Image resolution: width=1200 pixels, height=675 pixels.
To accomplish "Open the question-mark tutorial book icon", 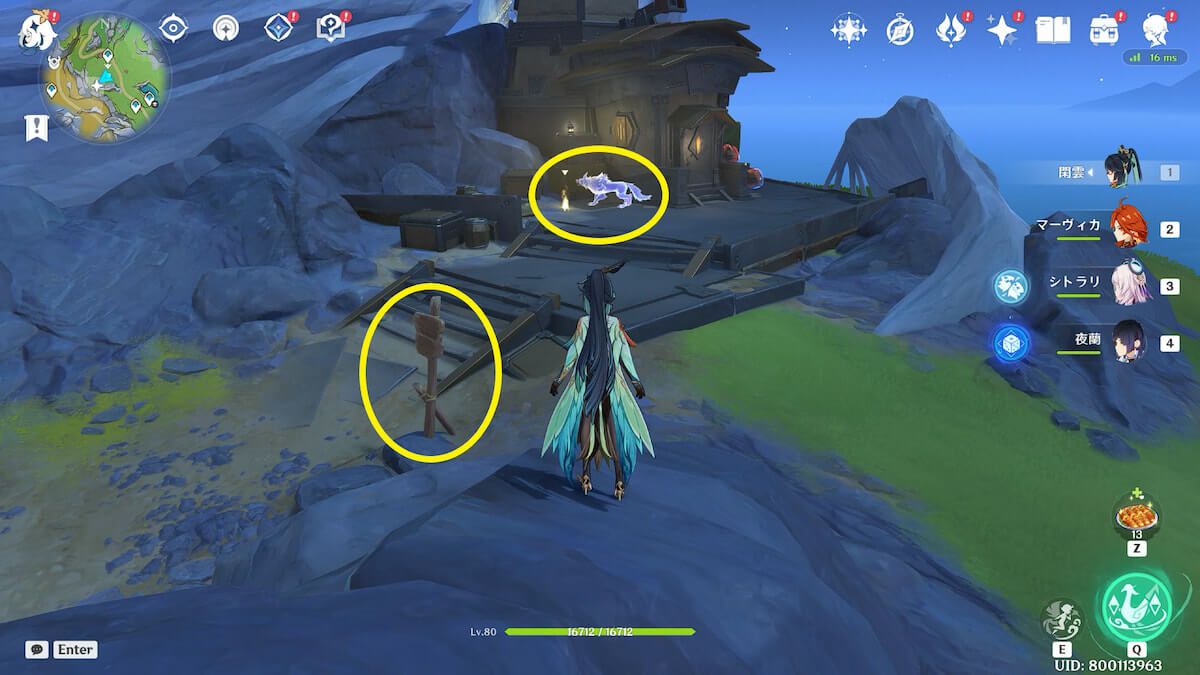I will 331,29.
